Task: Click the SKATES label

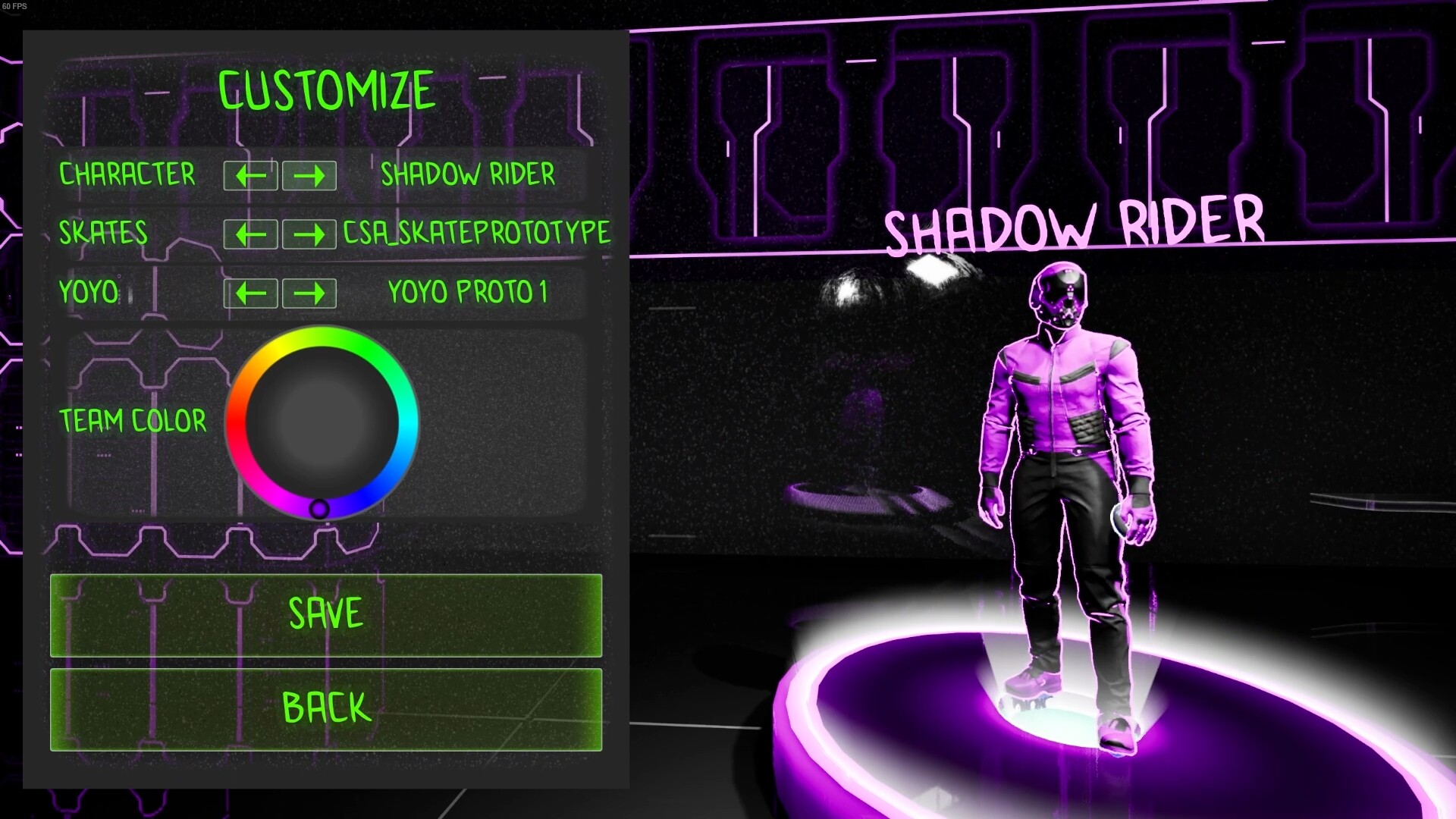Action: click(103, 234)
